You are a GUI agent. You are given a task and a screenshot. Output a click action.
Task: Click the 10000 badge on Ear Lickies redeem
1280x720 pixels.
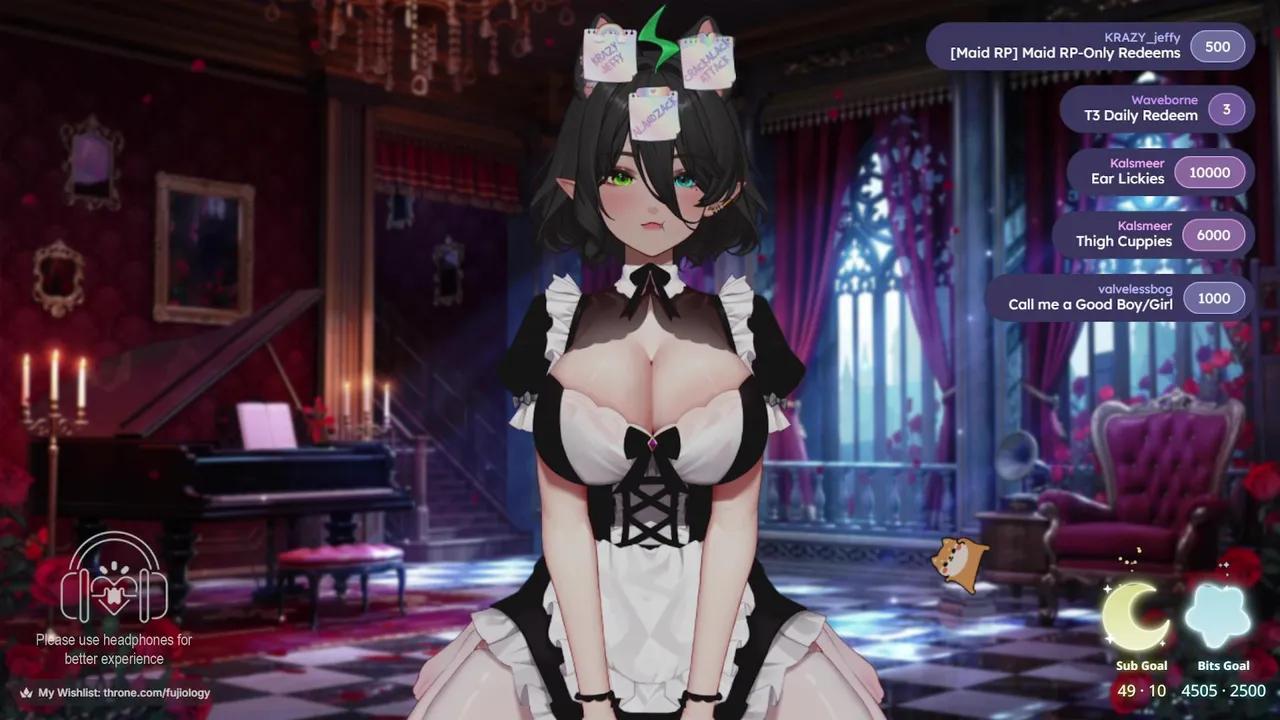click(x=1210, y=172)
